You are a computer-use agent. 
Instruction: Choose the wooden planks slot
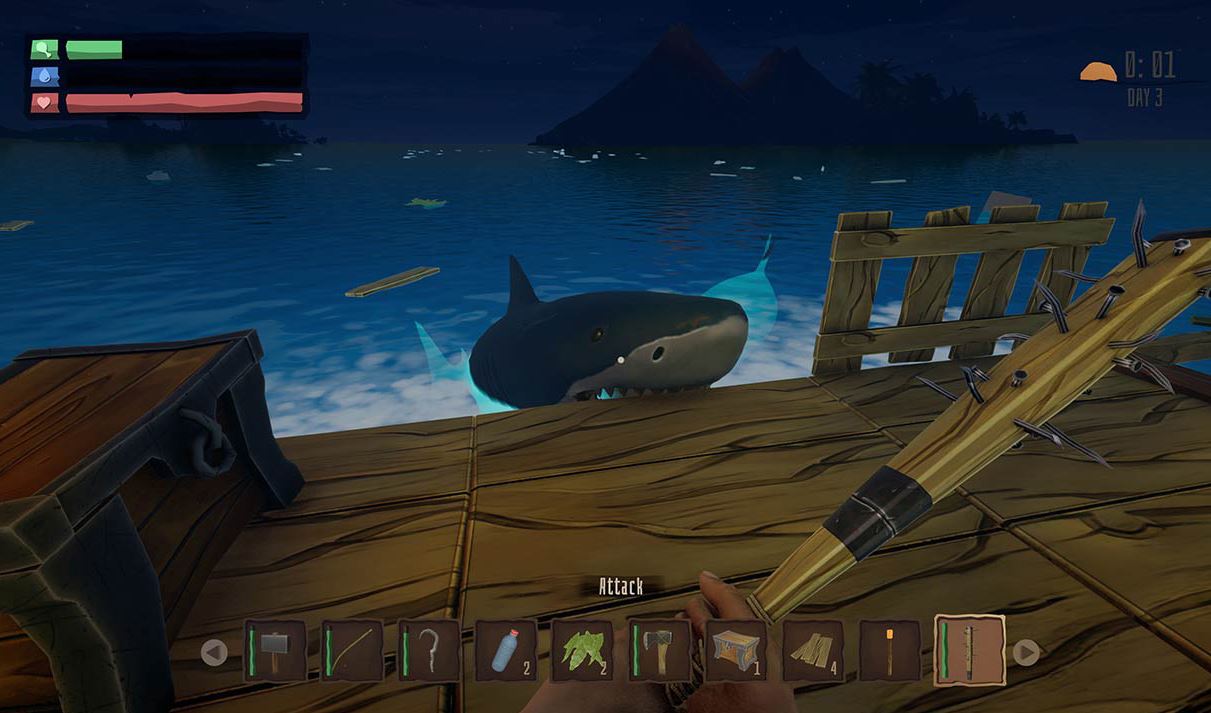coord(813,651)
